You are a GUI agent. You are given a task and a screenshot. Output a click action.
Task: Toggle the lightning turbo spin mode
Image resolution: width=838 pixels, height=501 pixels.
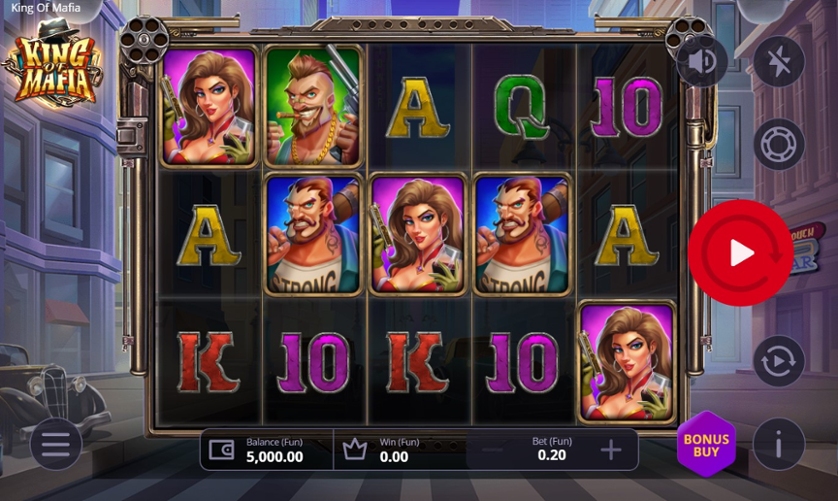[778, 62]
